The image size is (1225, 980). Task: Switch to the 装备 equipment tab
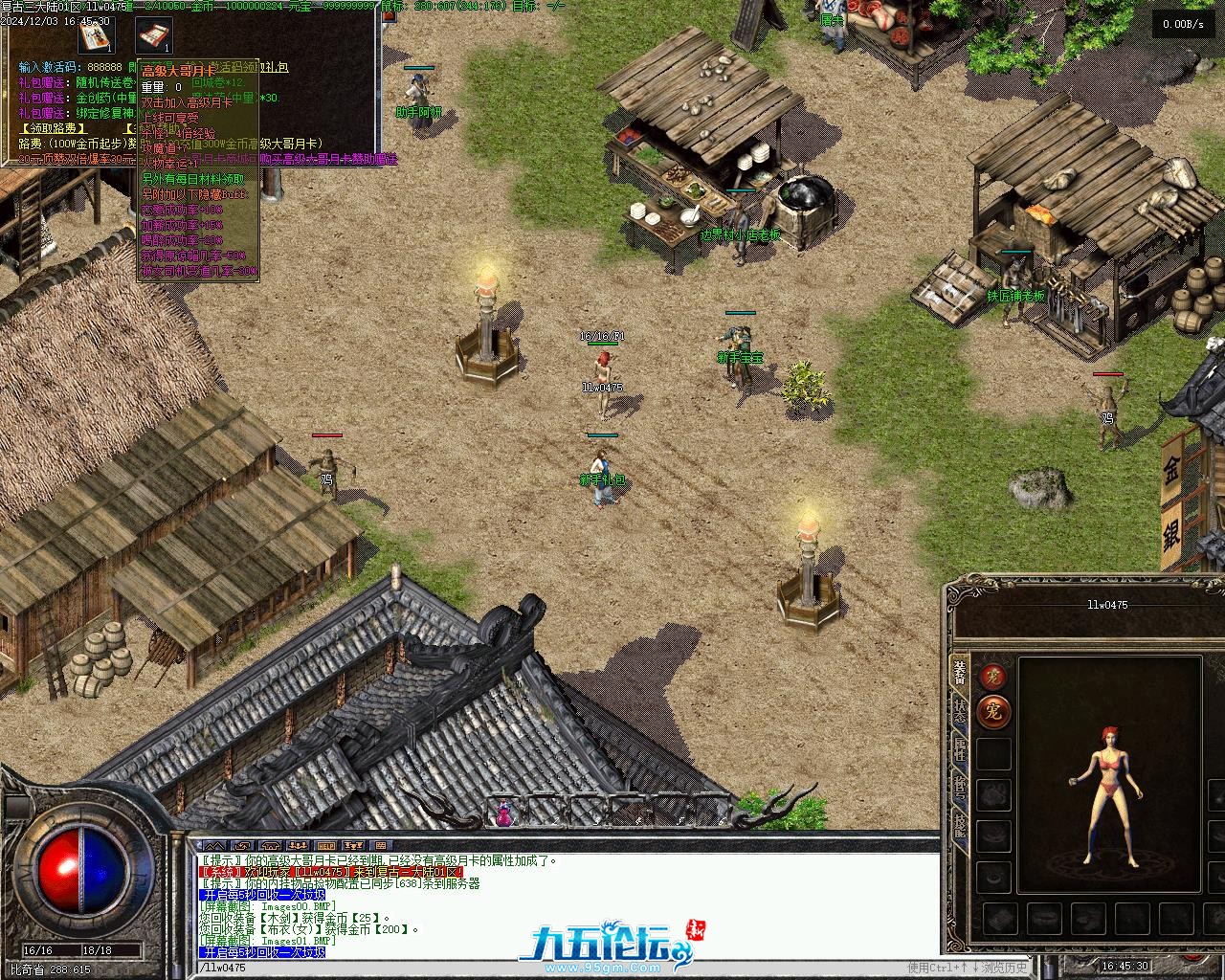click(x=960, y=670)
